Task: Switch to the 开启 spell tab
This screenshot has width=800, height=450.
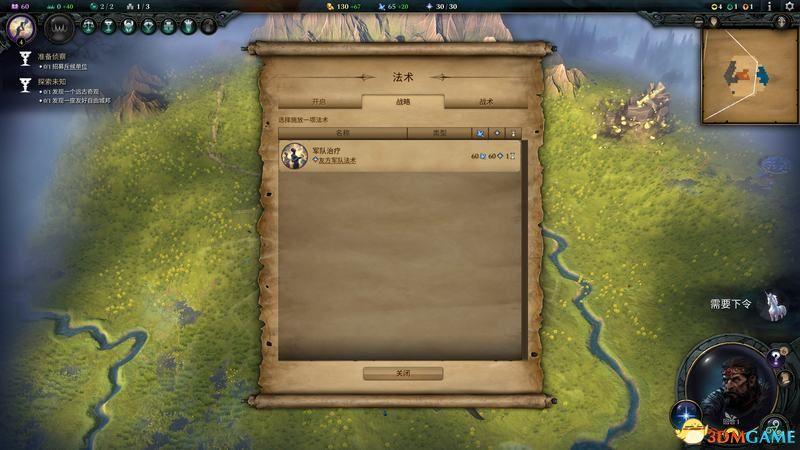Action: [x=319, y=102]
